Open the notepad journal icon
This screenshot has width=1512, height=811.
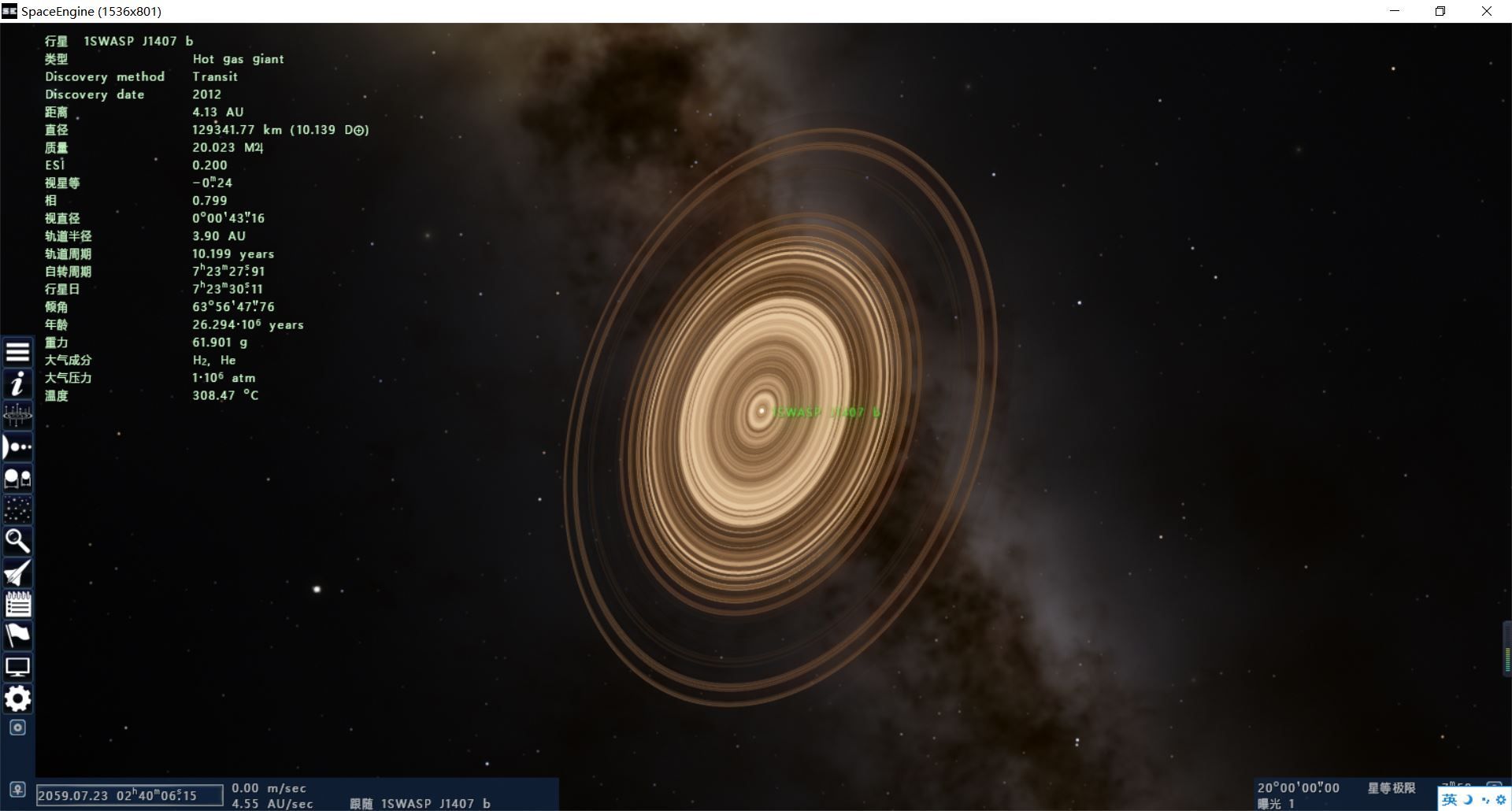(x=17, y=604)
